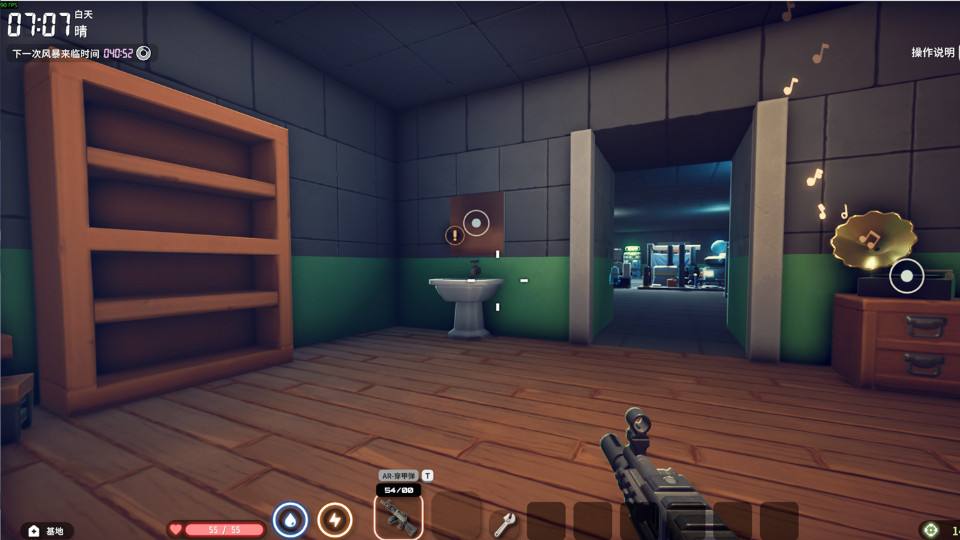960x540 pixels.
Task: Click the 基地 base indicator
Action: [x=47, y=531]
